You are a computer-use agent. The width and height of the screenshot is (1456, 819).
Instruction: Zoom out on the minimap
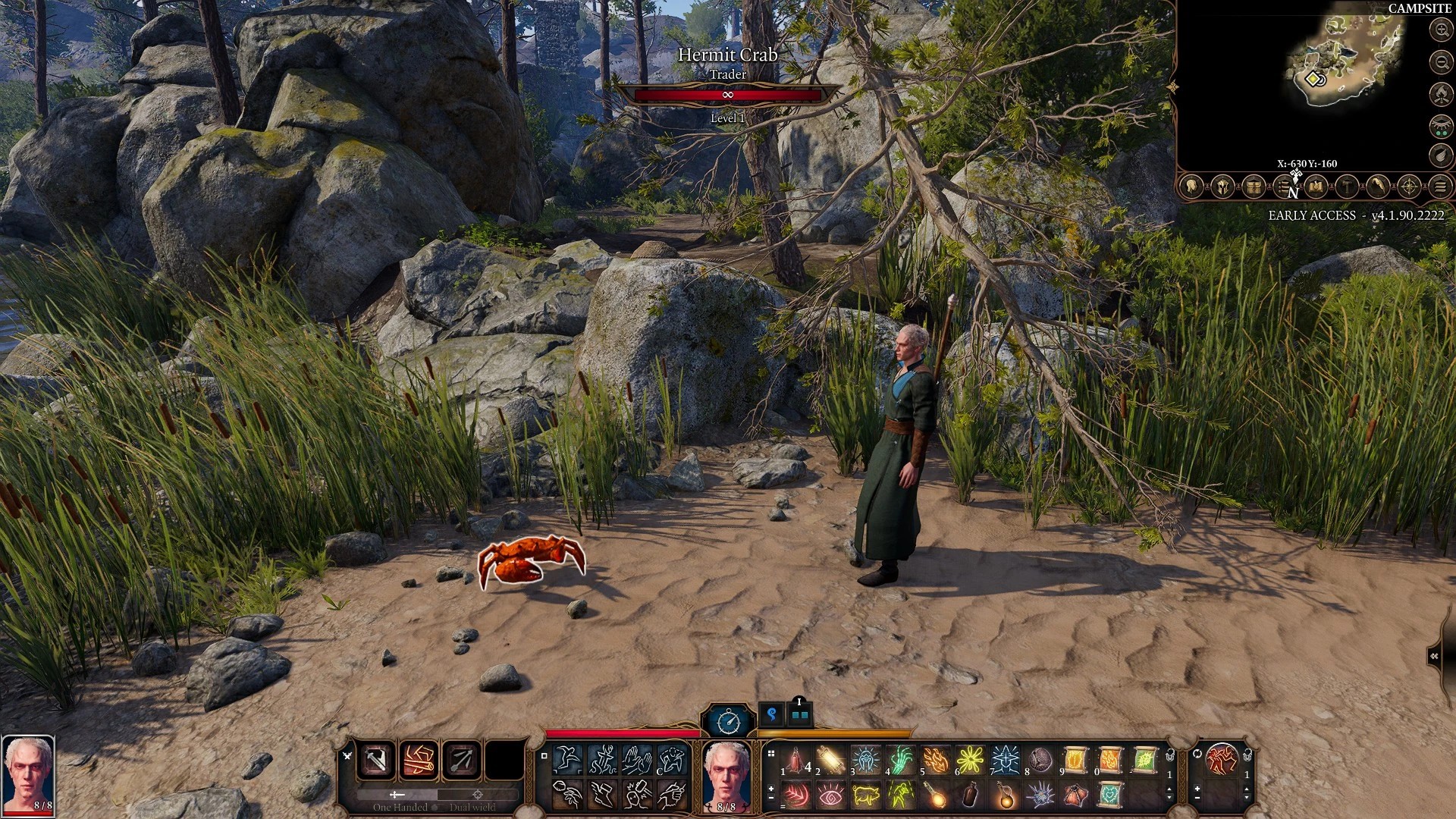[x=1440, y=61]
